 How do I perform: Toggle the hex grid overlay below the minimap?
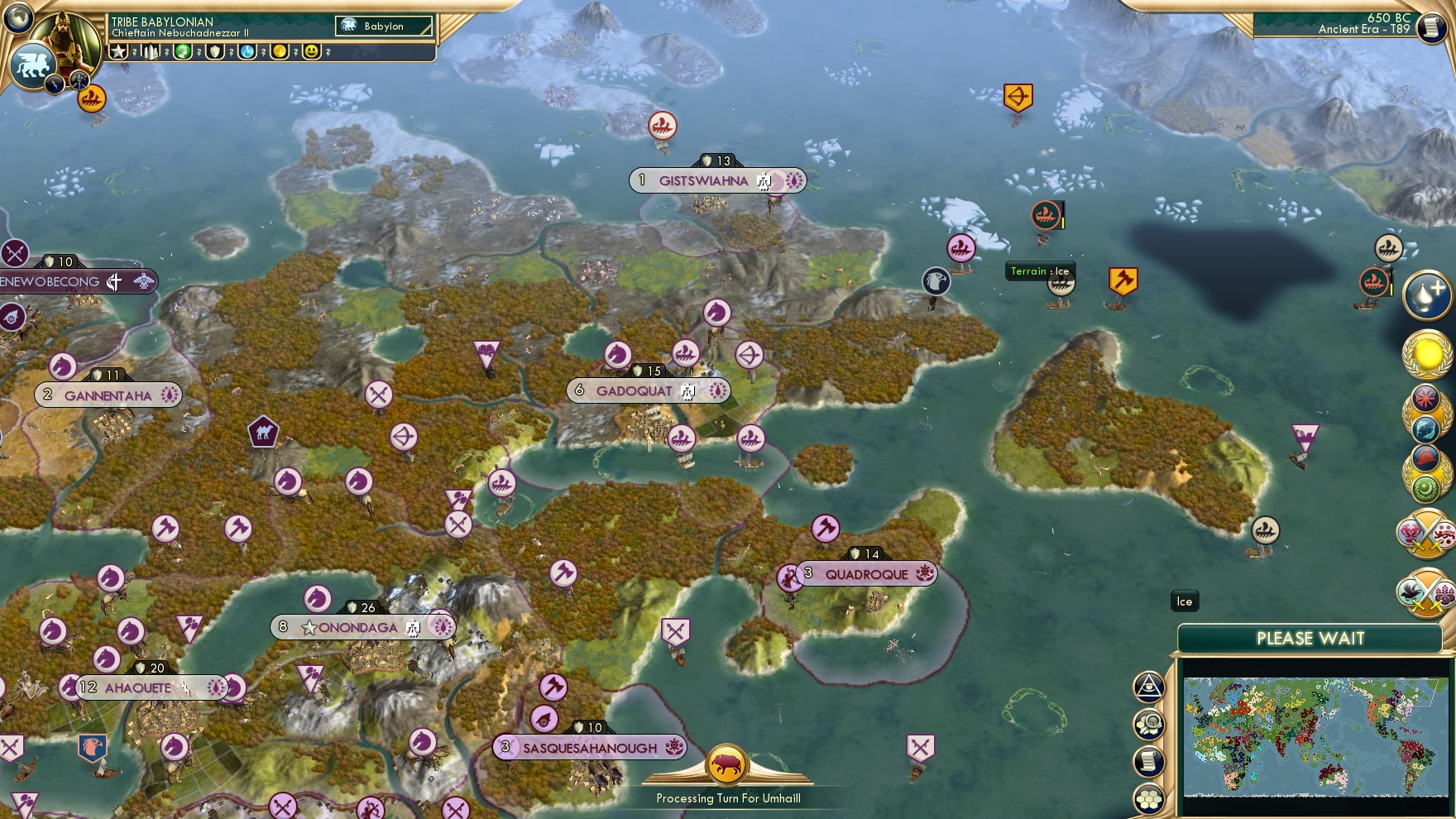point(1149,797)
